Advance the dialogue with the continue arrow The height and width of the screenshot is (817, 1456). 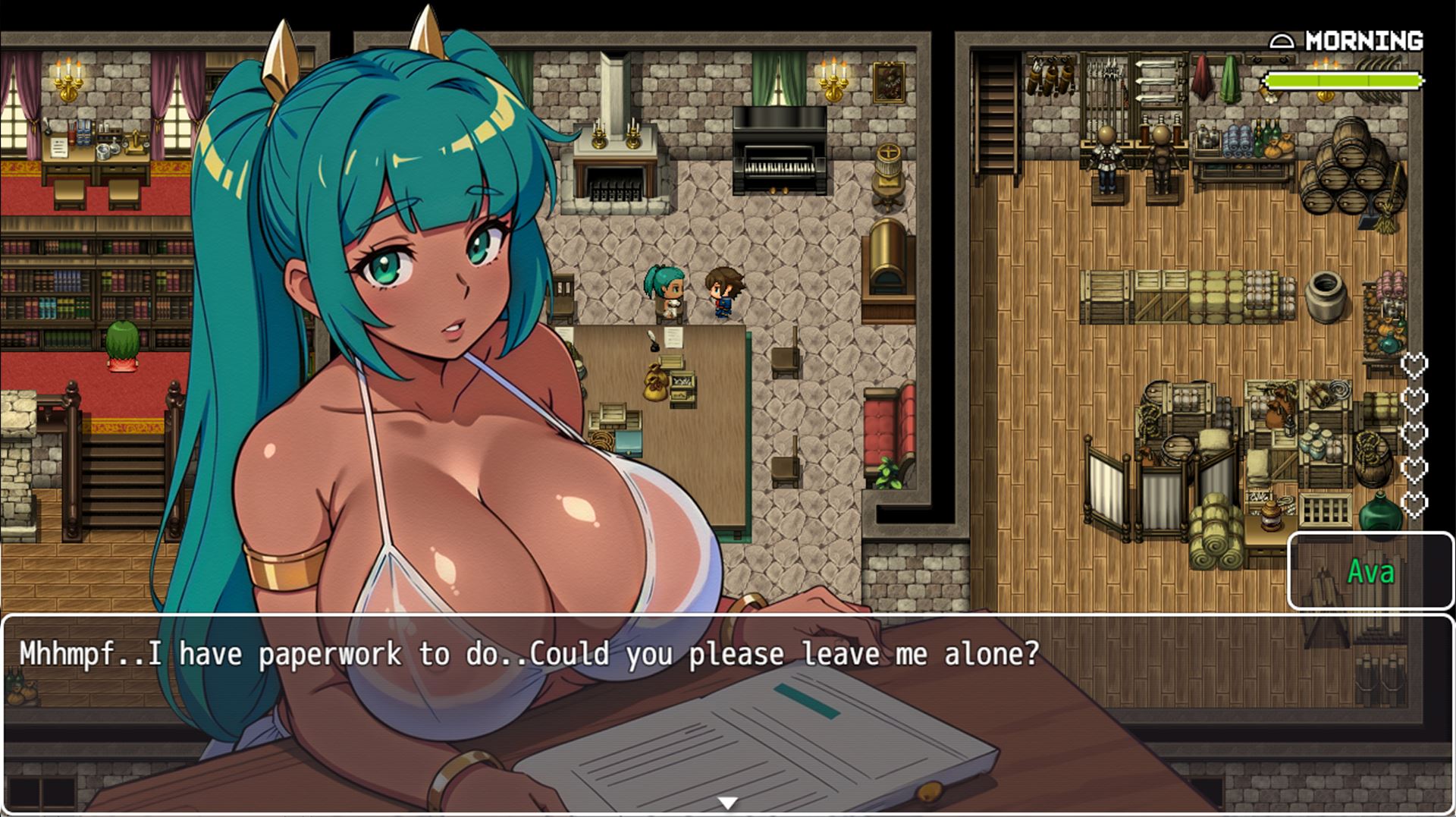click(727, 803)
